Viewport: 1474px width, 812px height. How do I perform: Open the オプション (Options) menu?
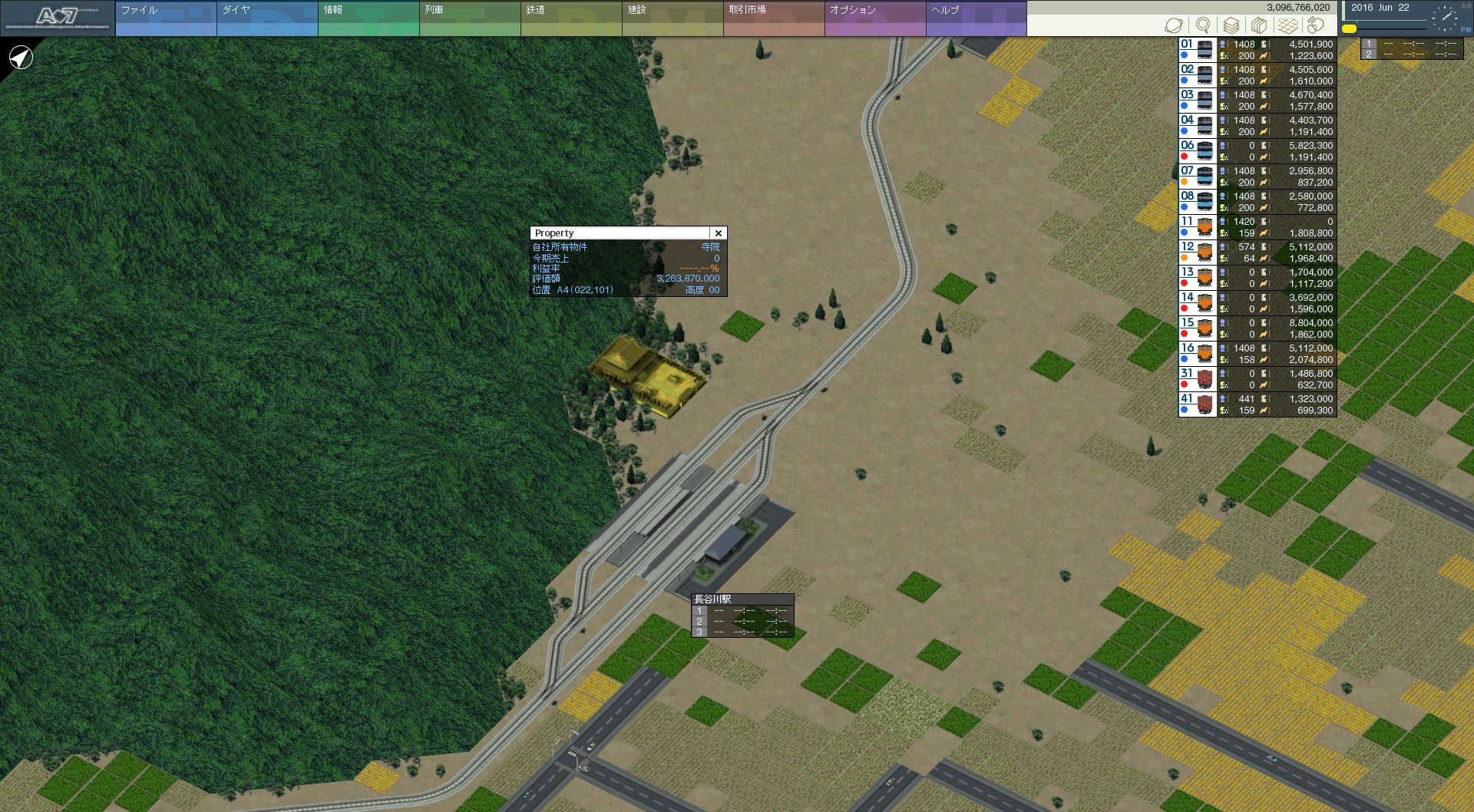(x=874, y=18)
